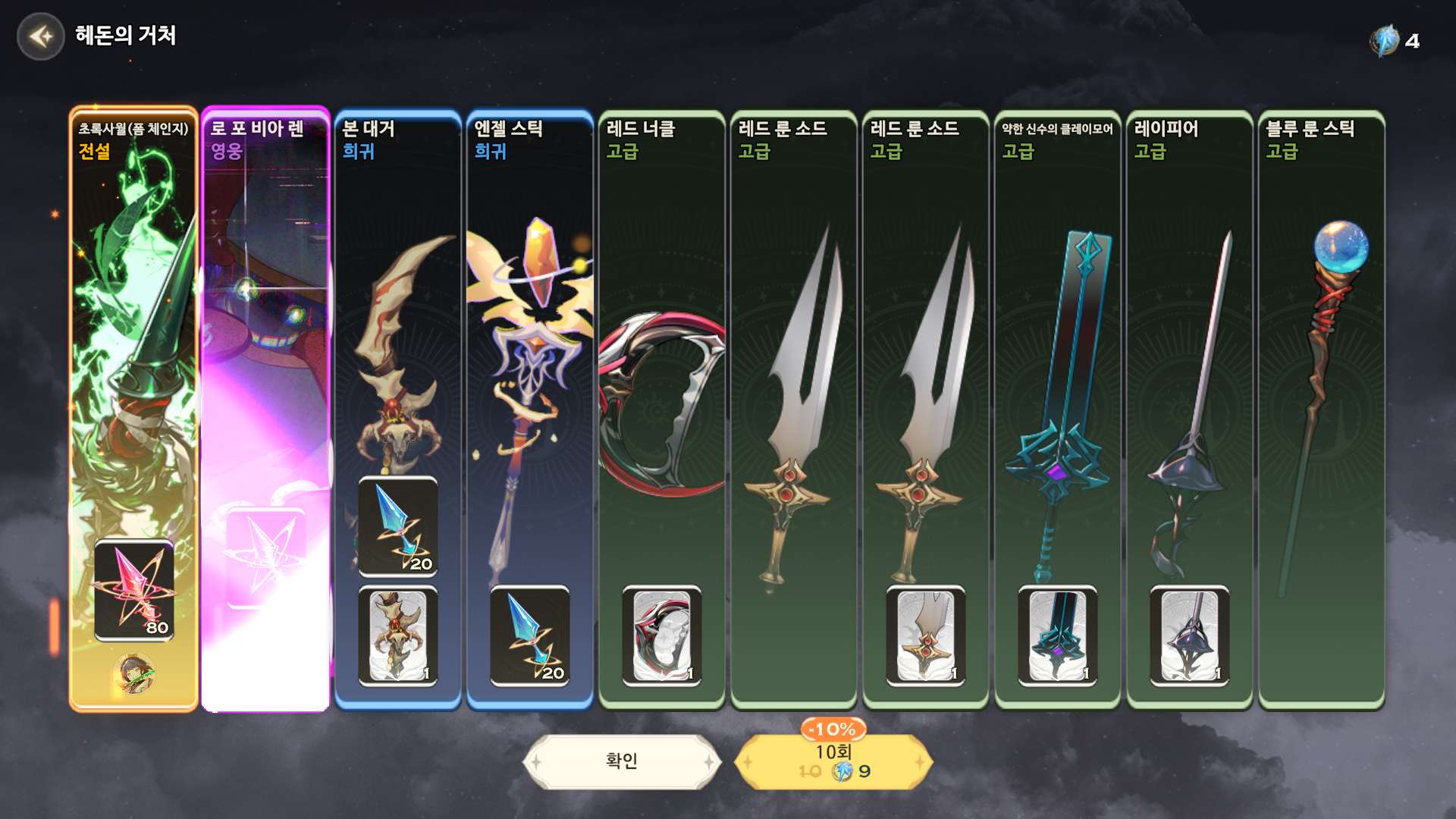This screenshot has height=819, width=1456.
Task: Tap the blue crystal currency icon
Action: point(1385,41)
